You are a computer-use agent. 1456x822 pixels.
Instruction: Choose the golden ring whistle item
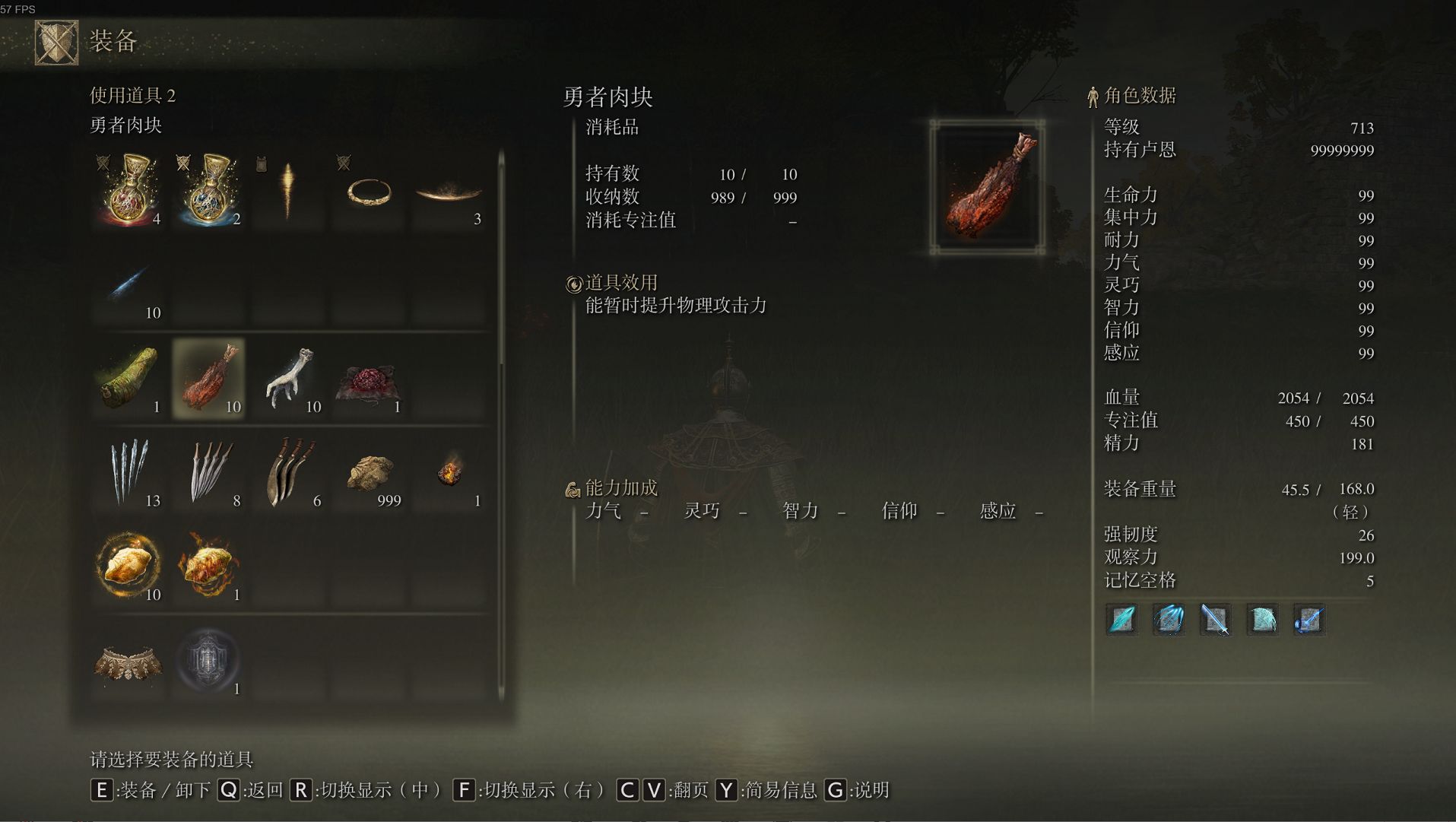tap(369, 191)
